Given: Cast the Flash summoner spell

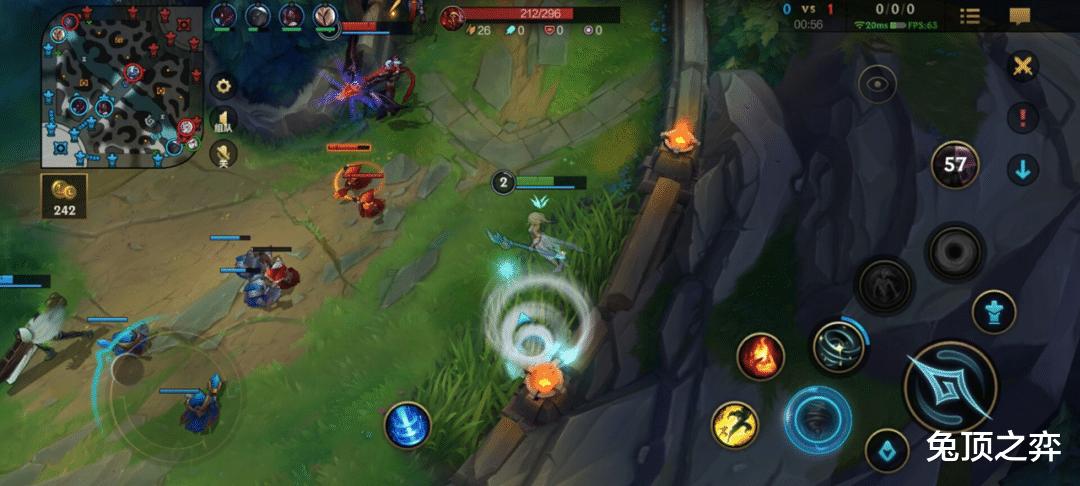Looking at the screenshot, I should point(735,424).
